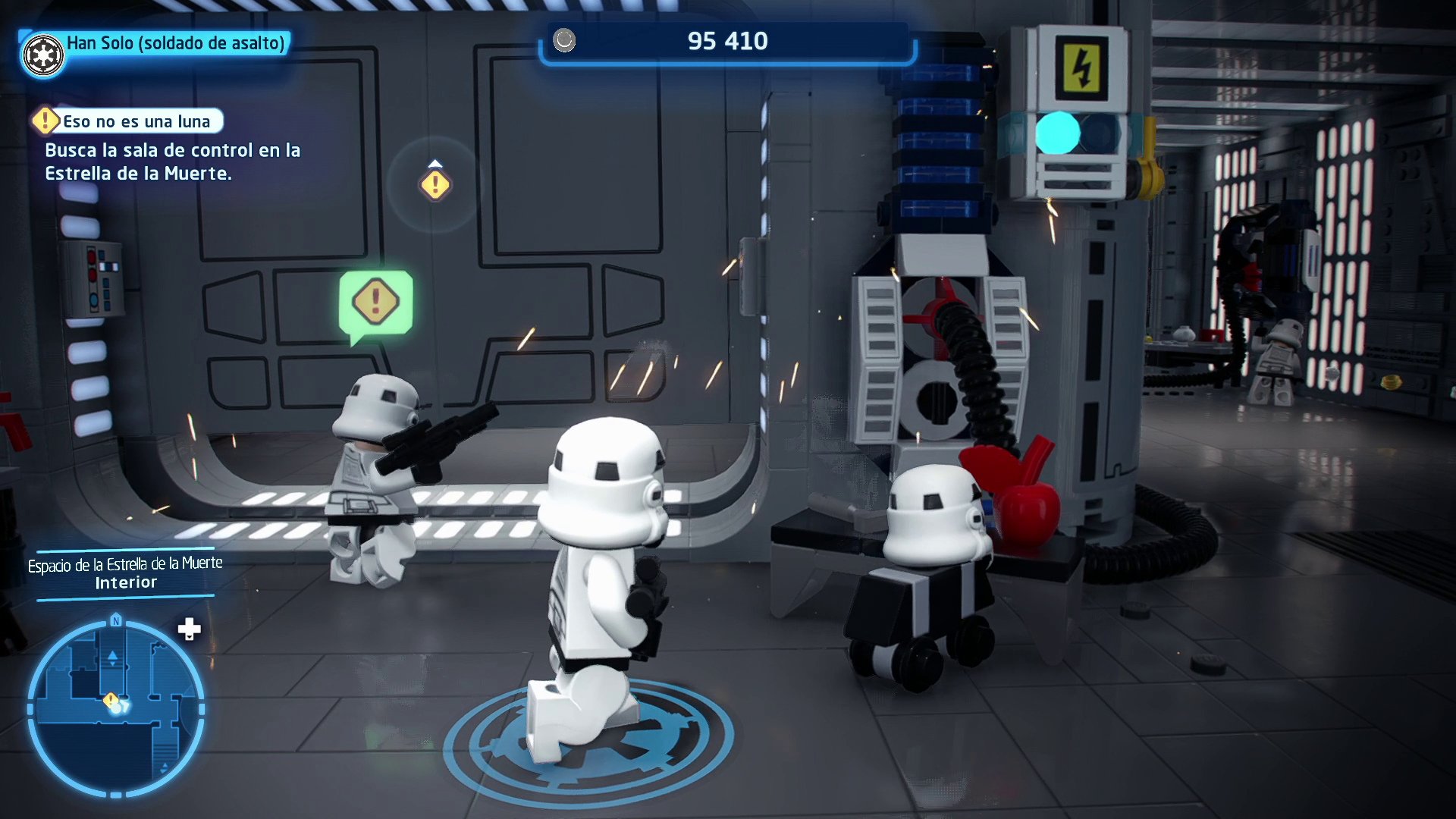The height and width of the screenshot is (819, 1456).
Task: Select the 'Eso no es una luna' mission title
Action: coord(139,121)
